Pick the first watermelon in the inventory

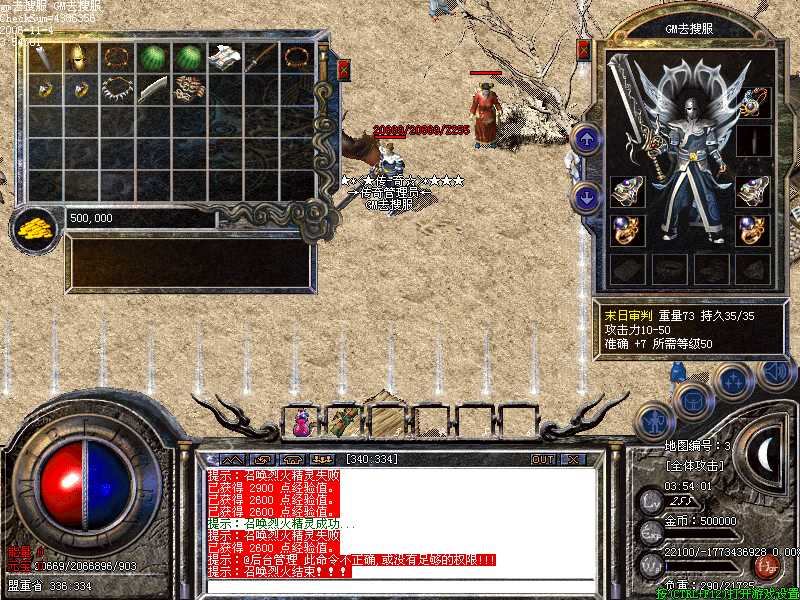[153, 58]
